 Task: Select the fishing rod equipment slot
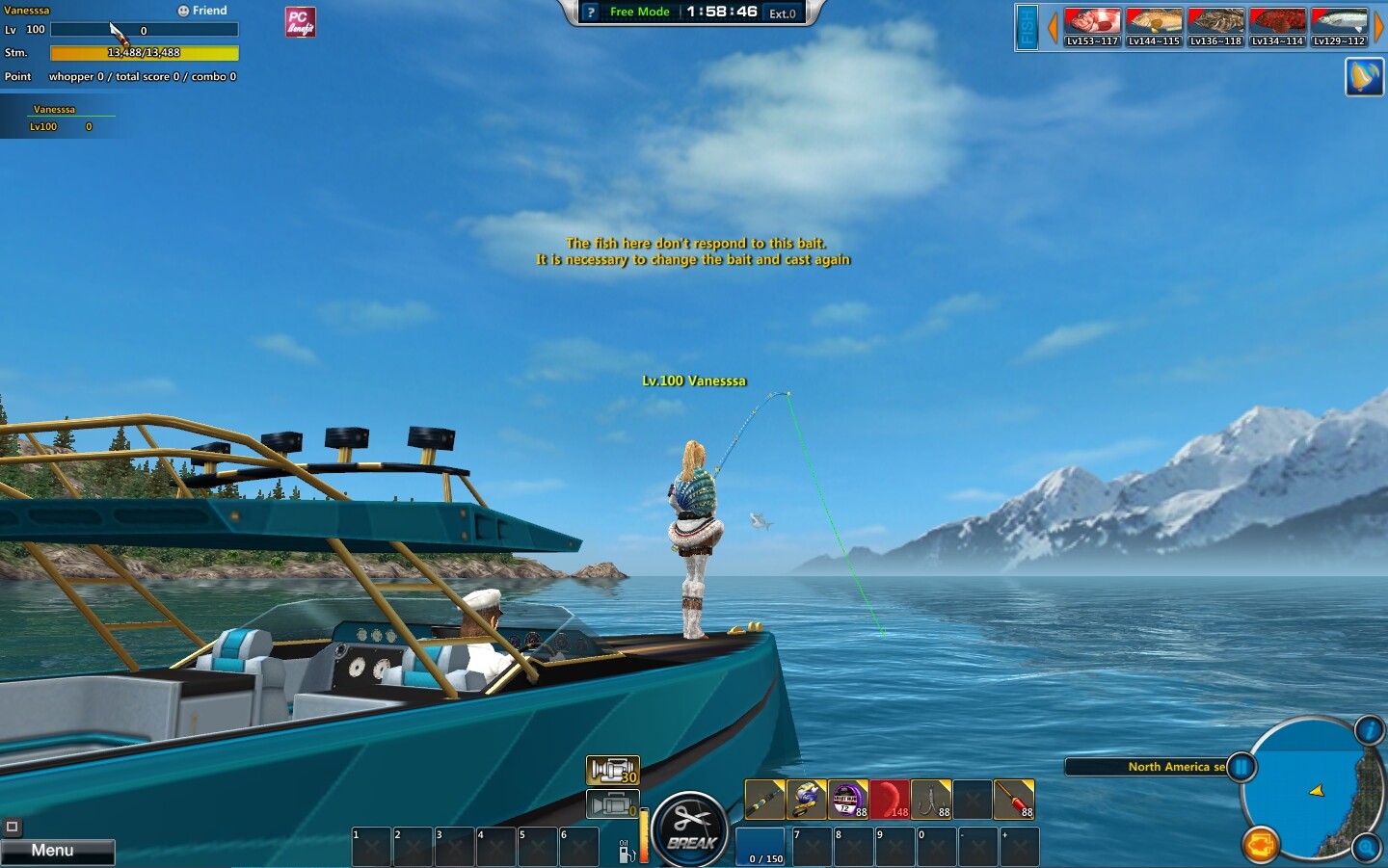coord(764,800)
